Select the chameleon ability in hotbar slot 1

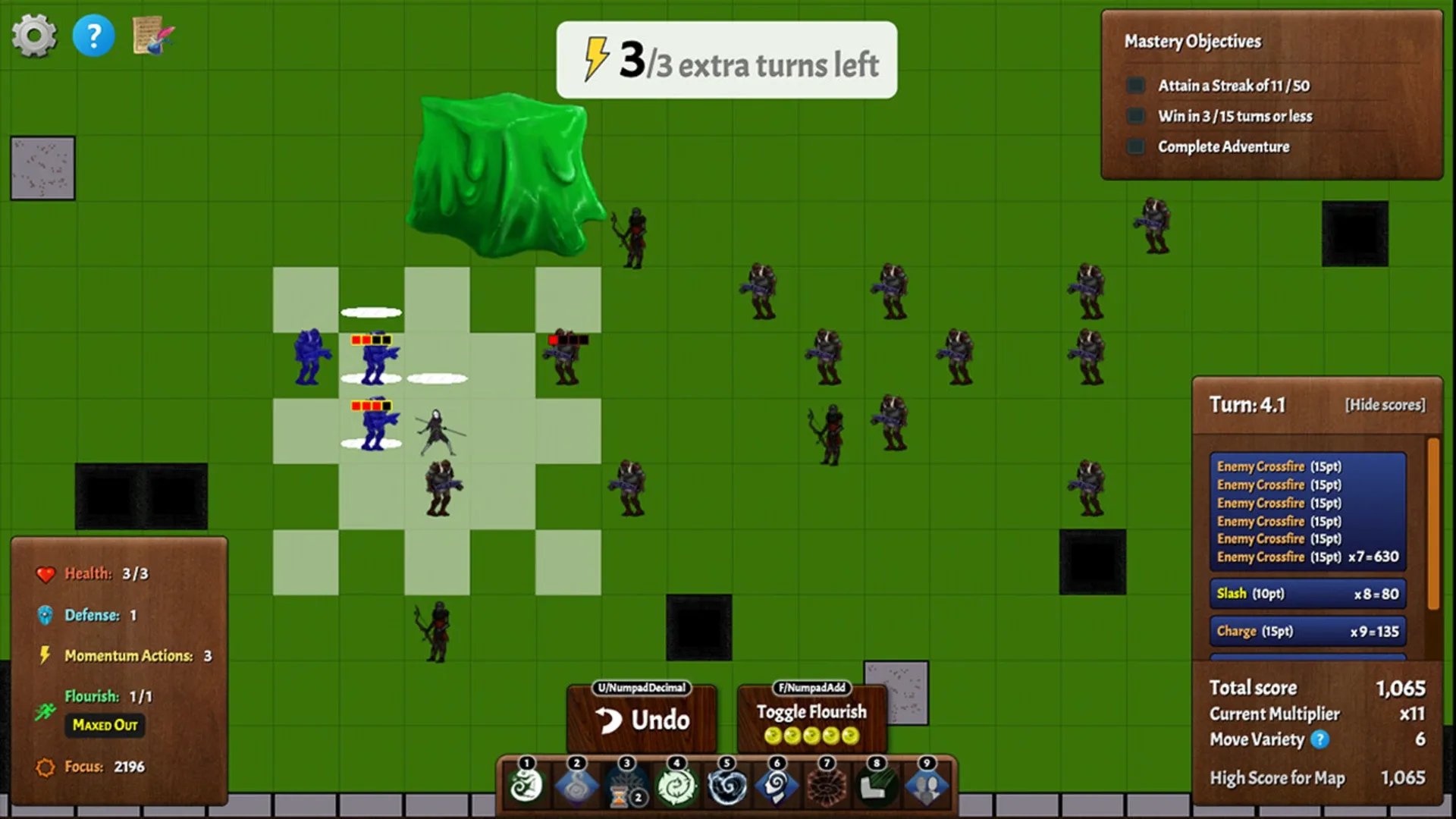[525, 786]
